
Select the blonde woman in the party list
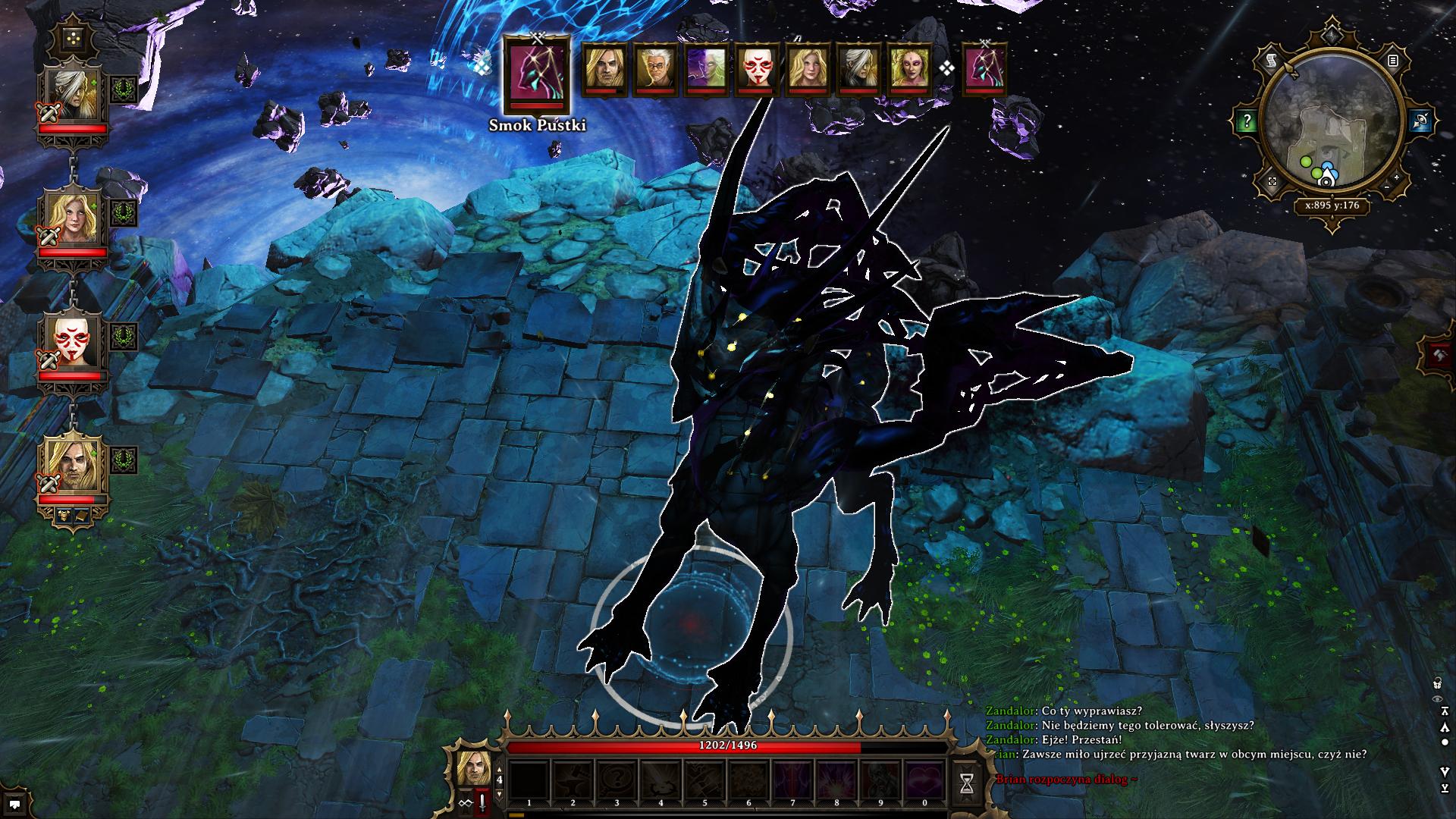tap(73, 218)
